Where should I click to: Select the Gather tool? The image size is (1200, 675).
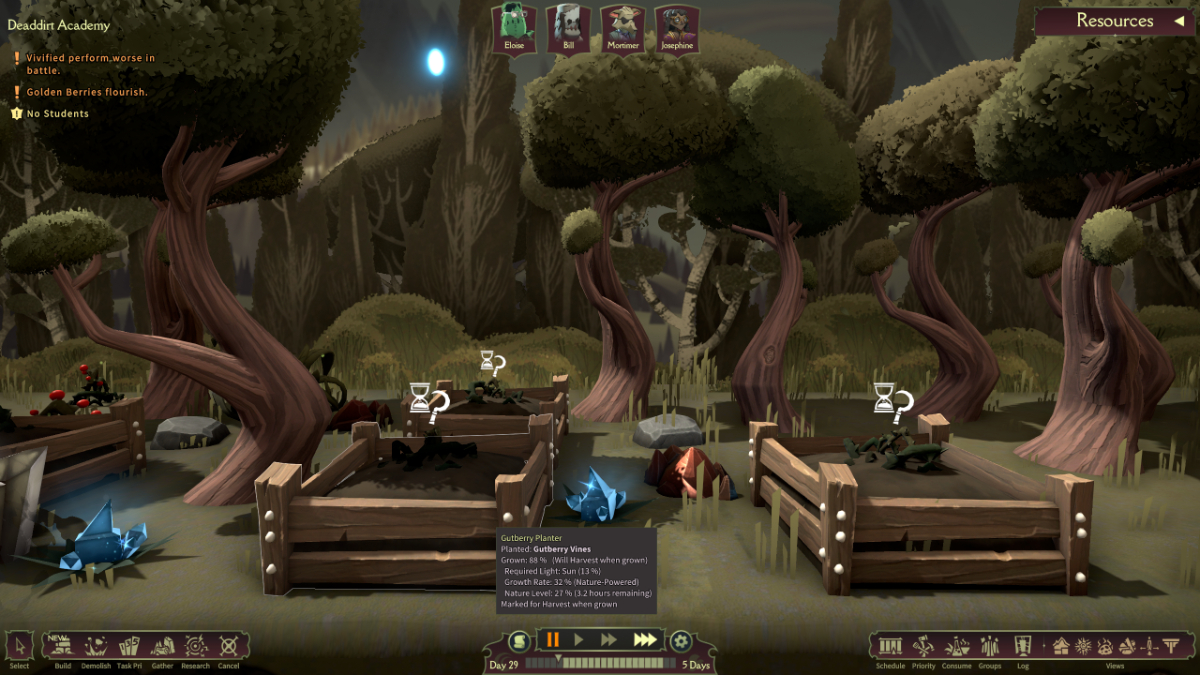click(162, 645)
